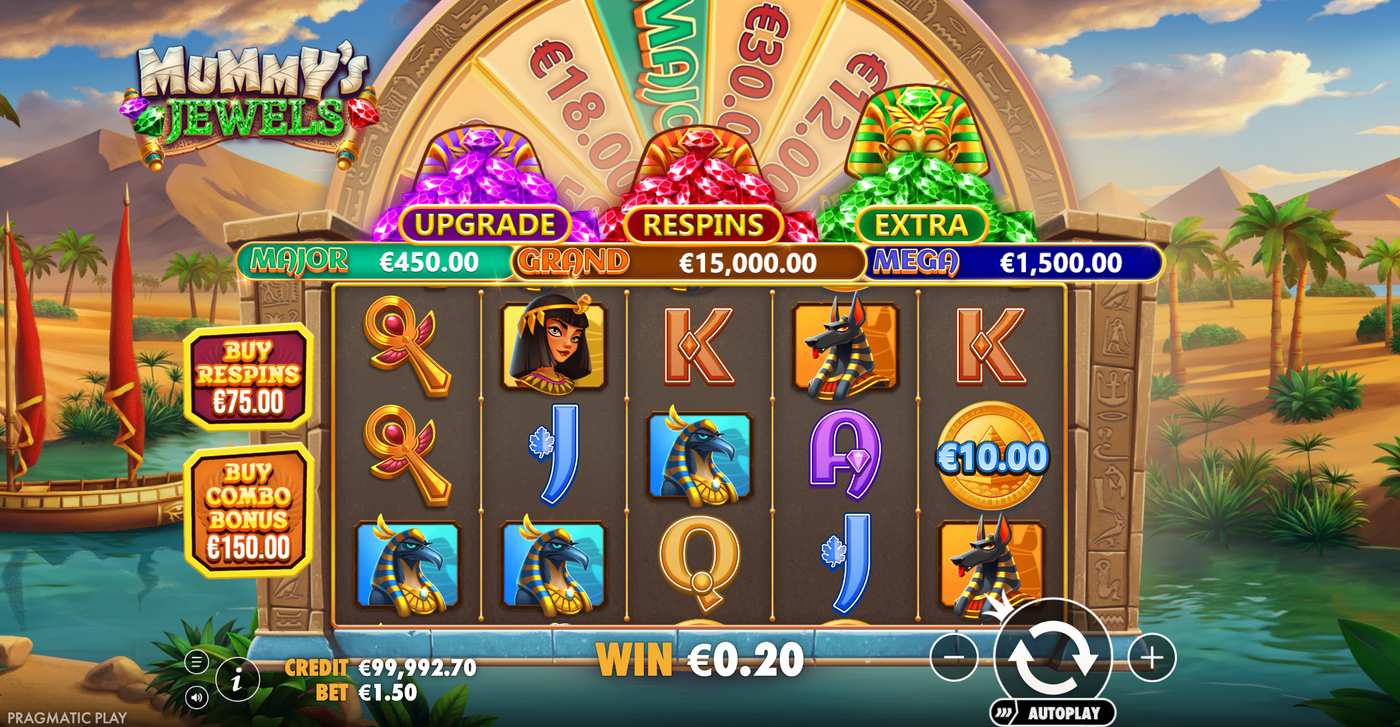Purchase the Buy Combo Bonus feature
Viewport: 1400px width, 727px height.
pyautogui.click(x=249, y=510)
